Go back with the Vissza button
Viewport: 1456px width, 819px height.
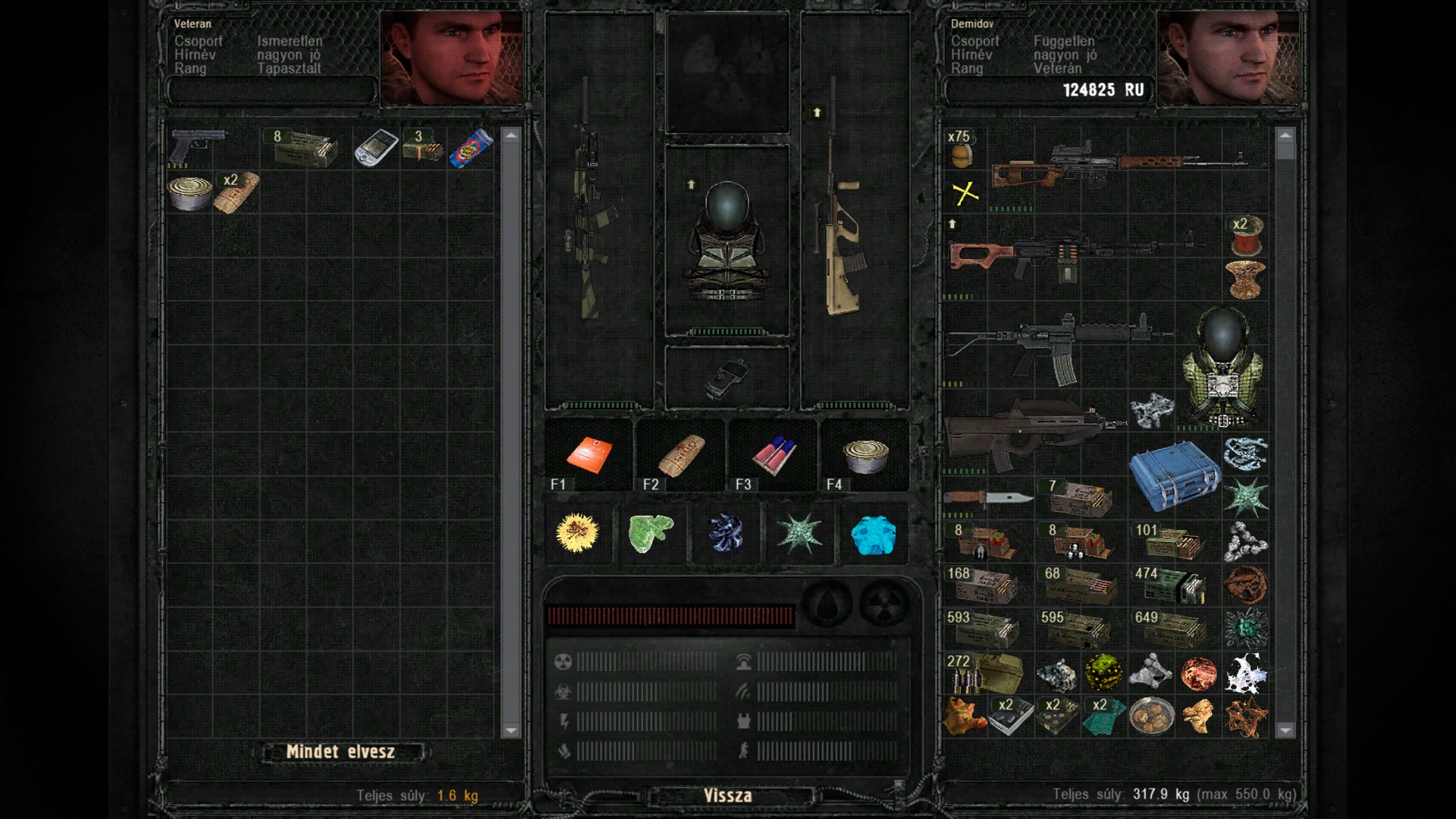coord(727,795)
